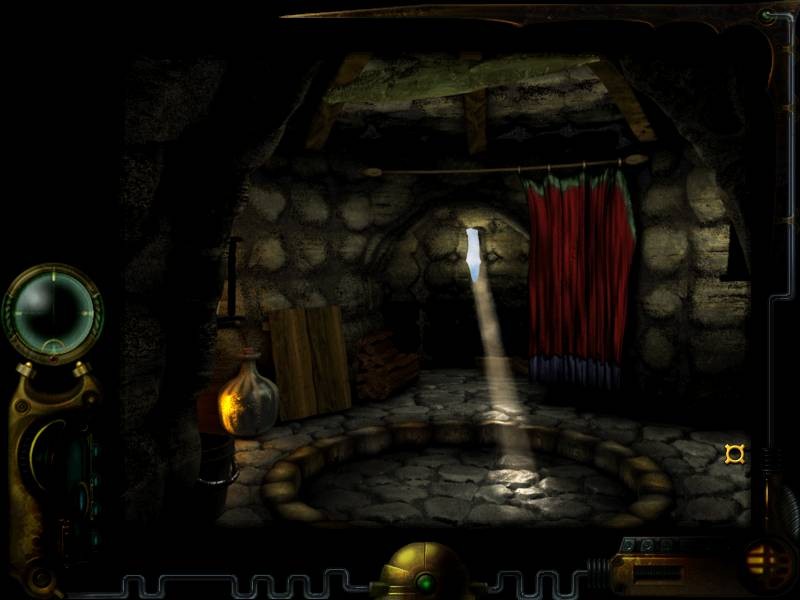Activate the brass dome with green light
Image resolution: width=800 pixels, height=600 pixels.
[x=416, y=570]
